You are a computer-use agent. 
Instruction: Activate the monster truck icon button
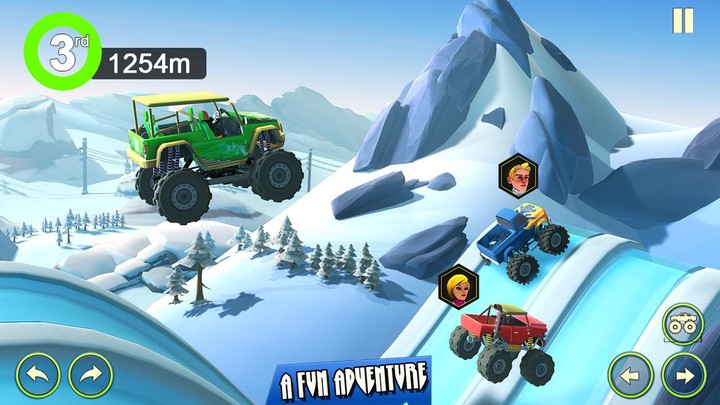[x=683, y=324]
